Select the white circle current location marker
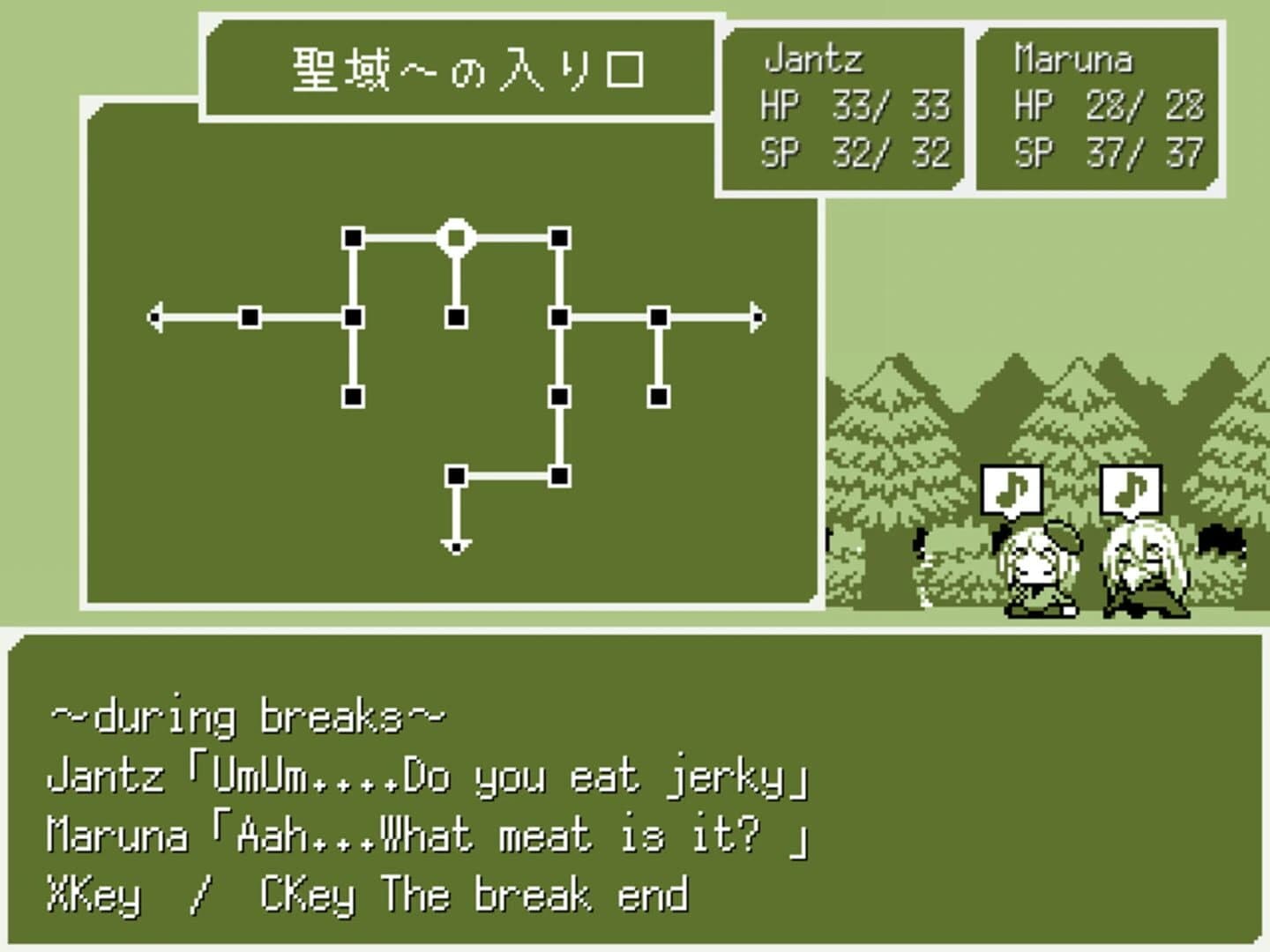The height and width of the screenshot is (952, 1270). coord(456,236)
